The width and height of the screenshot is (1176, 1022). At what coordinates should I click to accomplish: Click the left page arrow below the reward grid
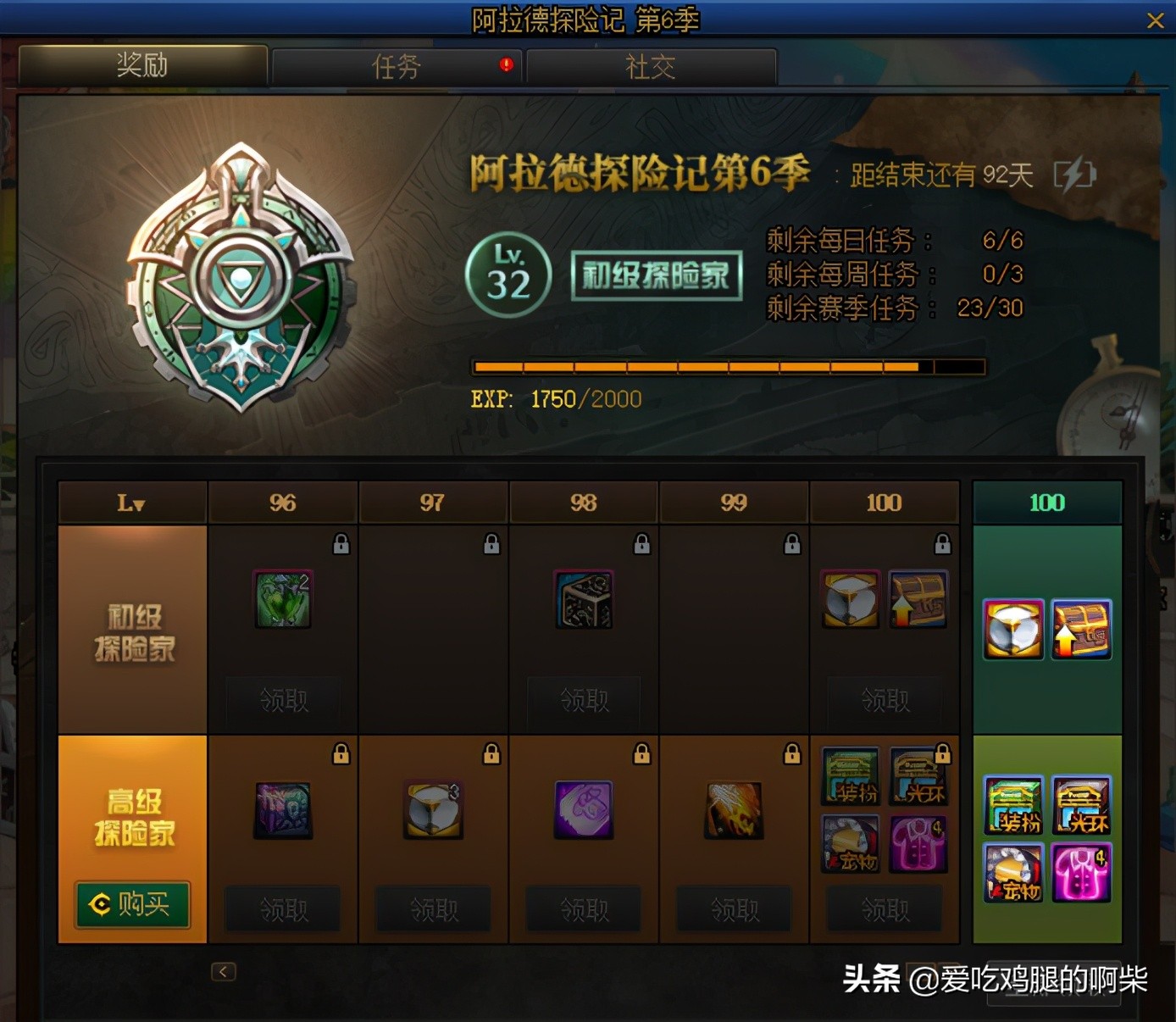click(223, 972)
